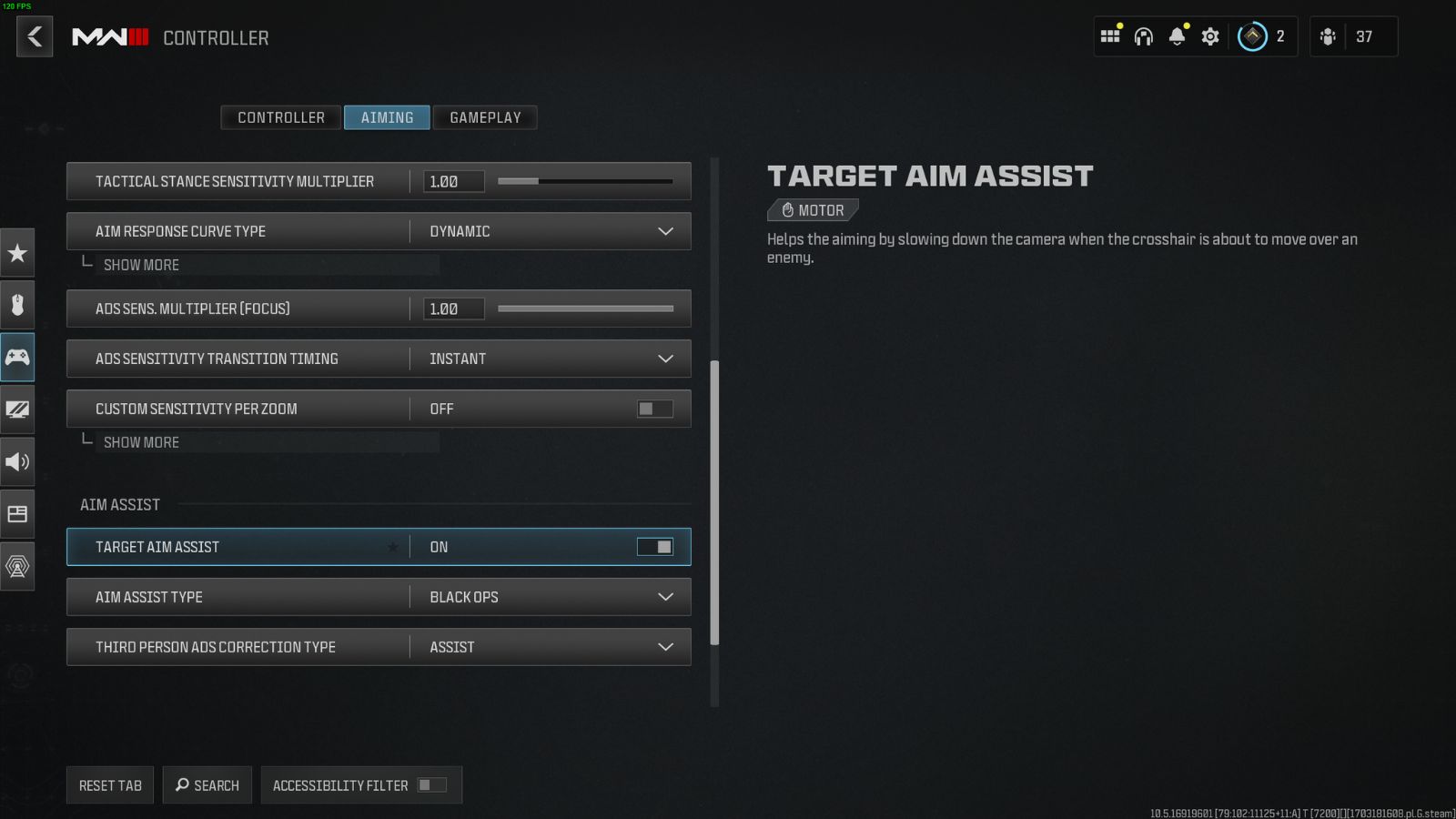The image size is (1456, 819).
Task: Click the voice chat headset icon
Action: (x=1143, y=36)
